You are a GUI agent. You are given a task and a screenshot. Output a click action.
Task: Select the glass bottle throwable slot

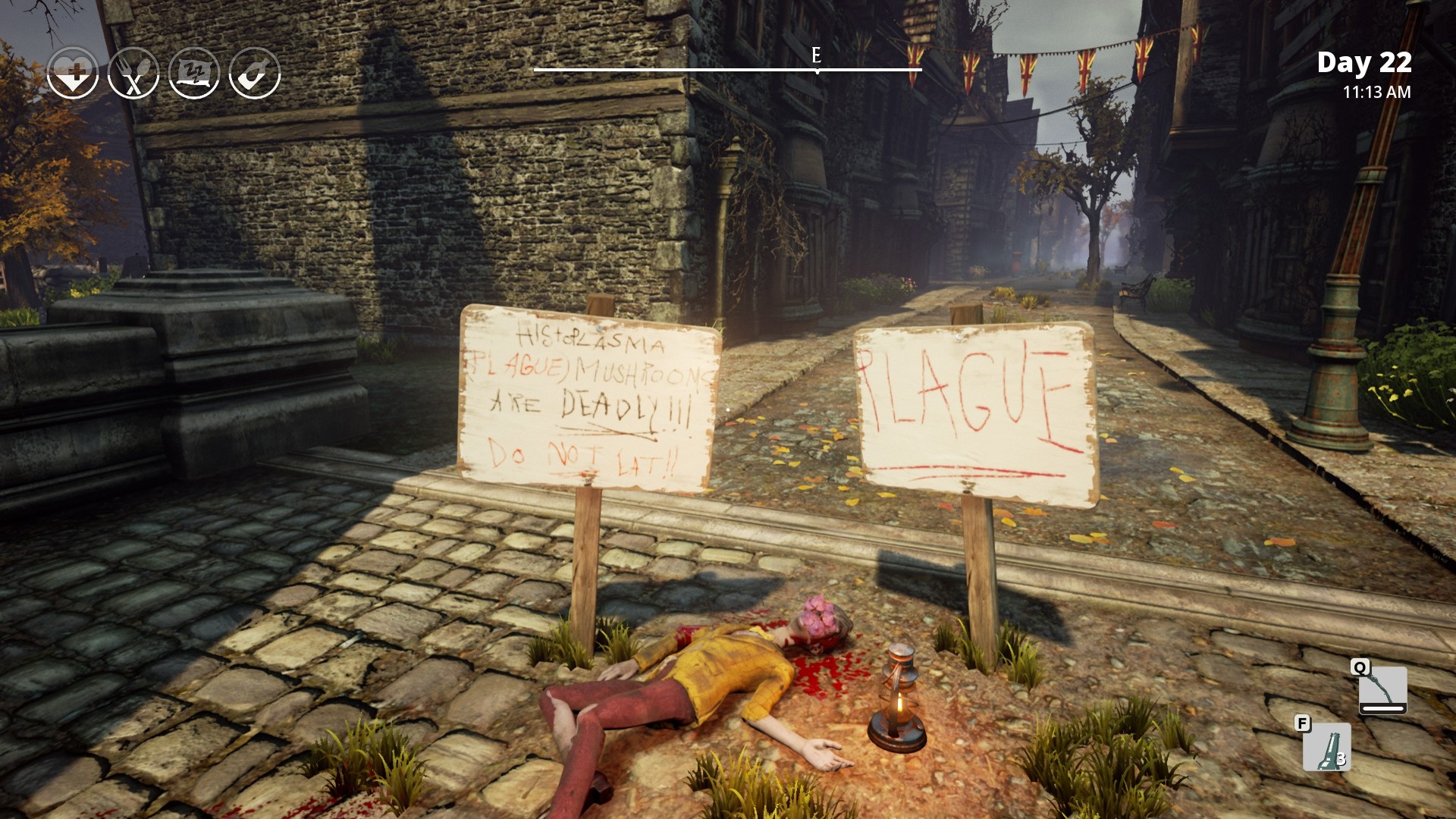pos(1326,747)
